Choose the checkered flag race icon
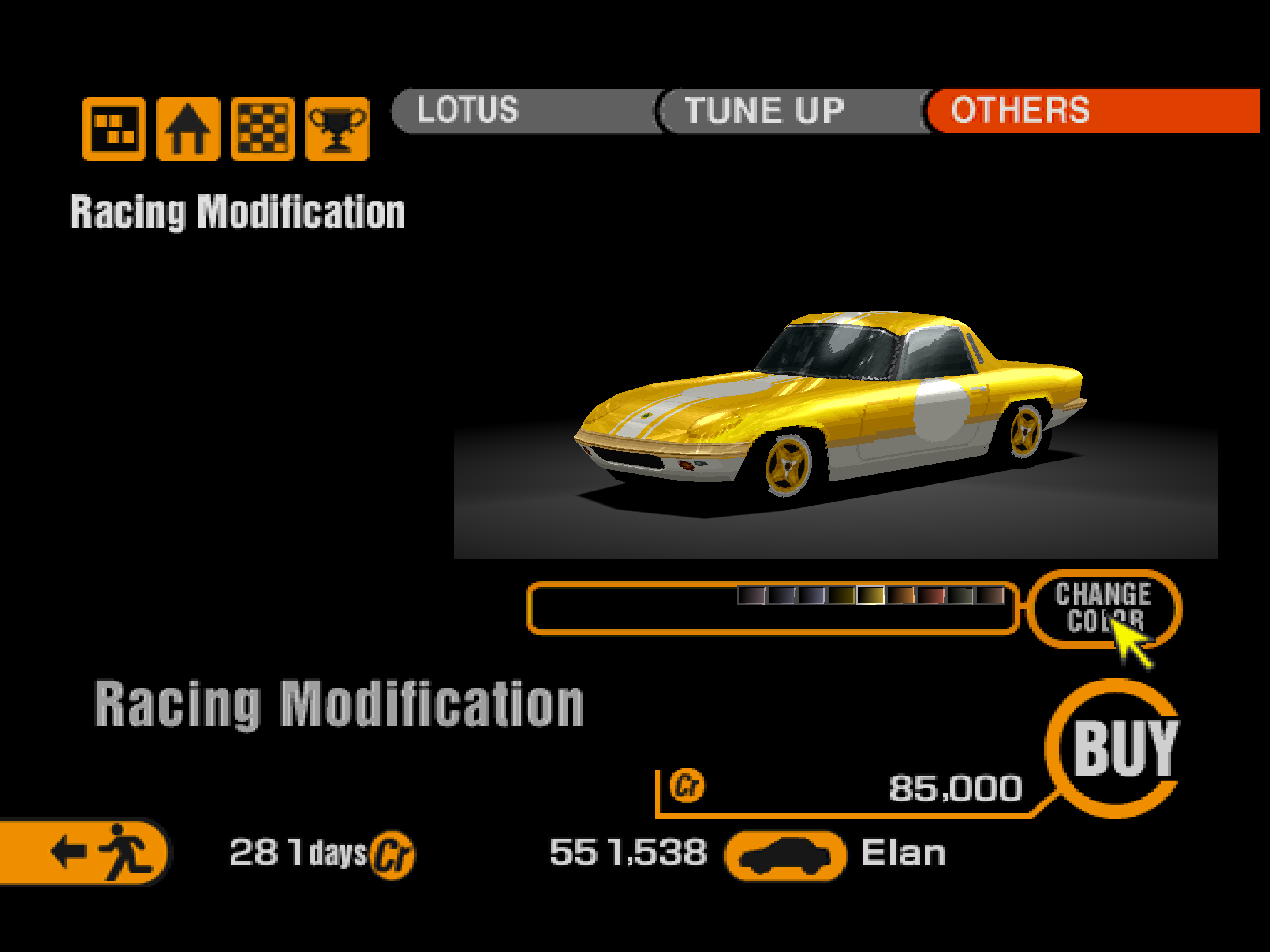 click(262, 129)
